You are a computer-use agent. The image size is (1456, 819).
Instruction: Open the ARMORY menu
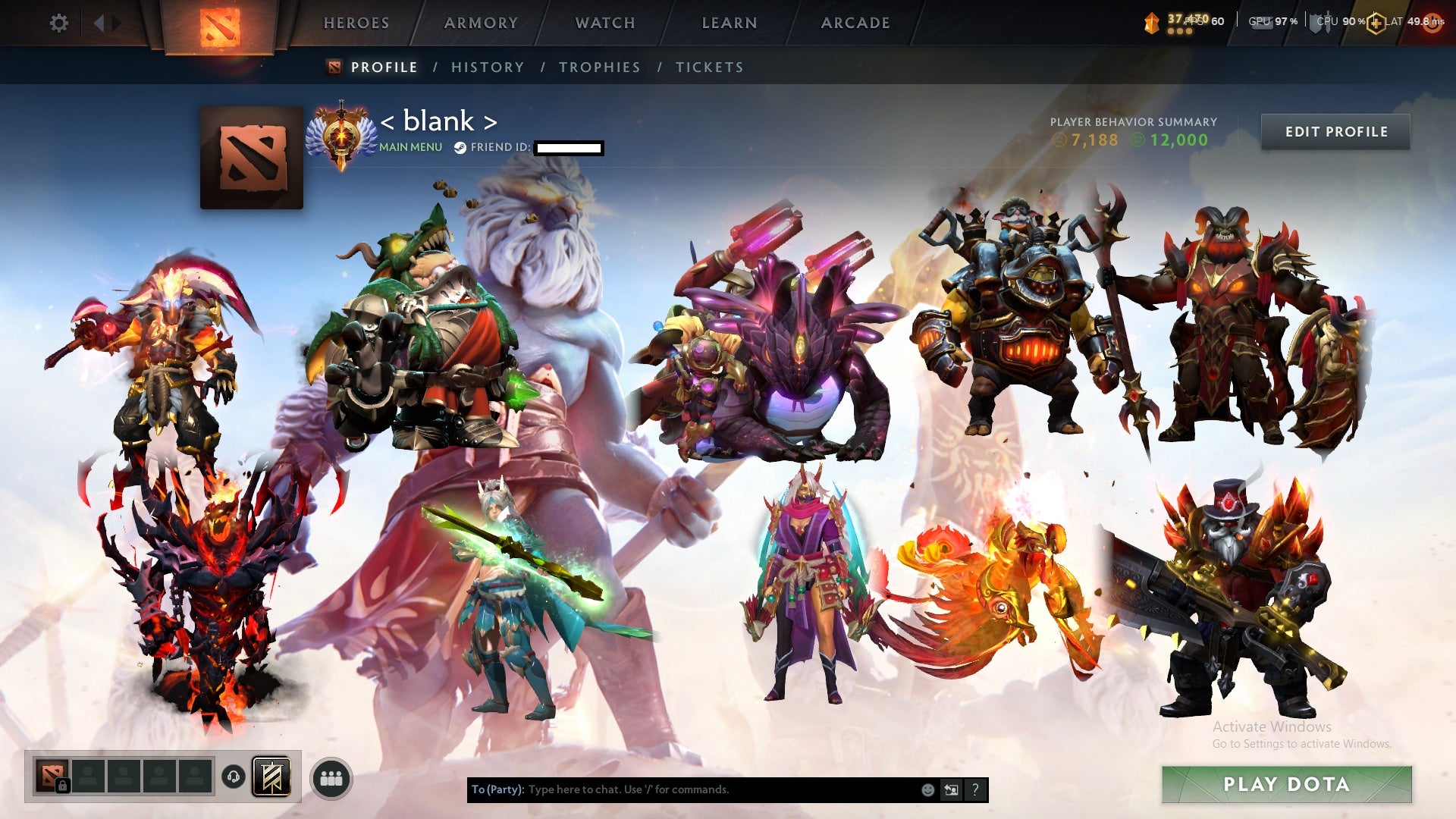pos(481,23)
